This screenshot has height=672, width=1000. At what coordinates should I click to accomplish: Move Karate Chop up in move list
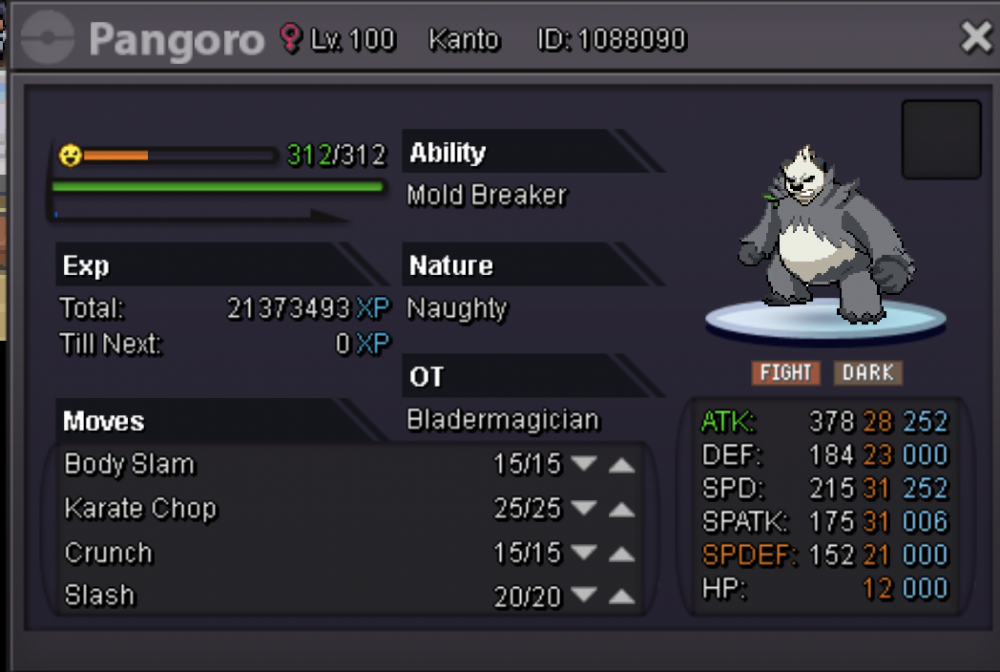point(622,509)
